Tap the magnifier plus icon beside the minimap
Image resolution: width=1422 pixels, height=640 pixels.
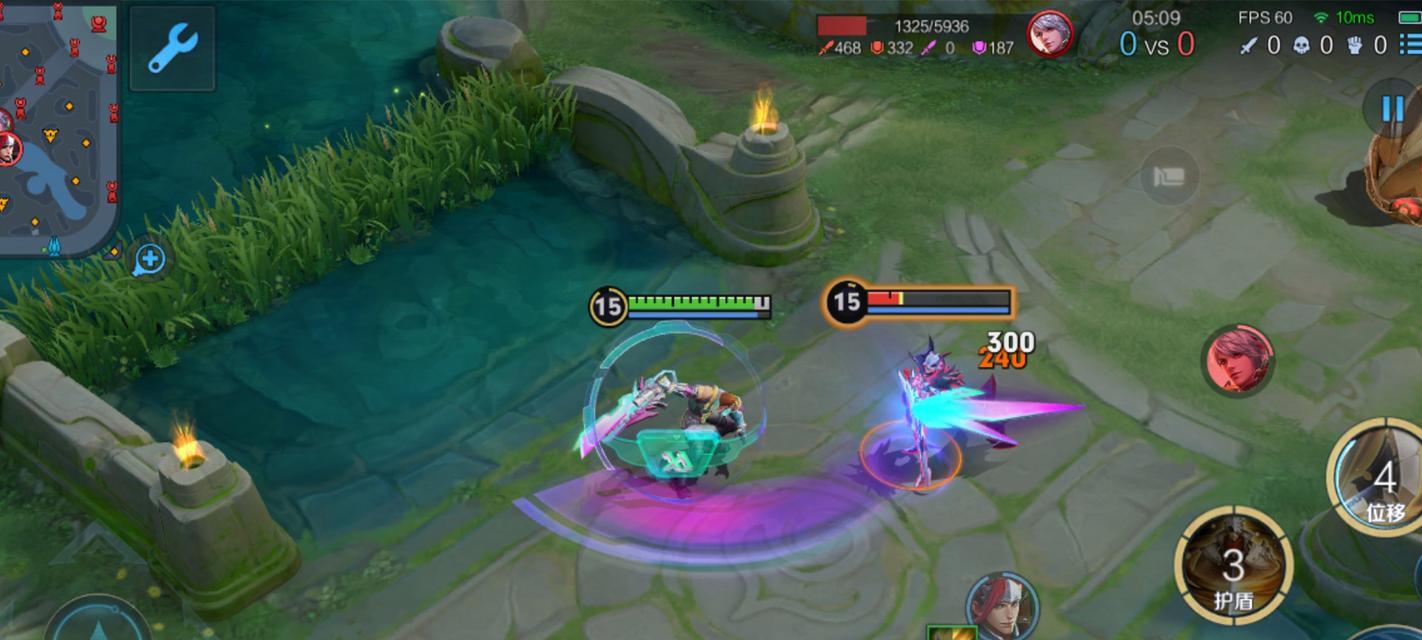[x=150, y=260]
